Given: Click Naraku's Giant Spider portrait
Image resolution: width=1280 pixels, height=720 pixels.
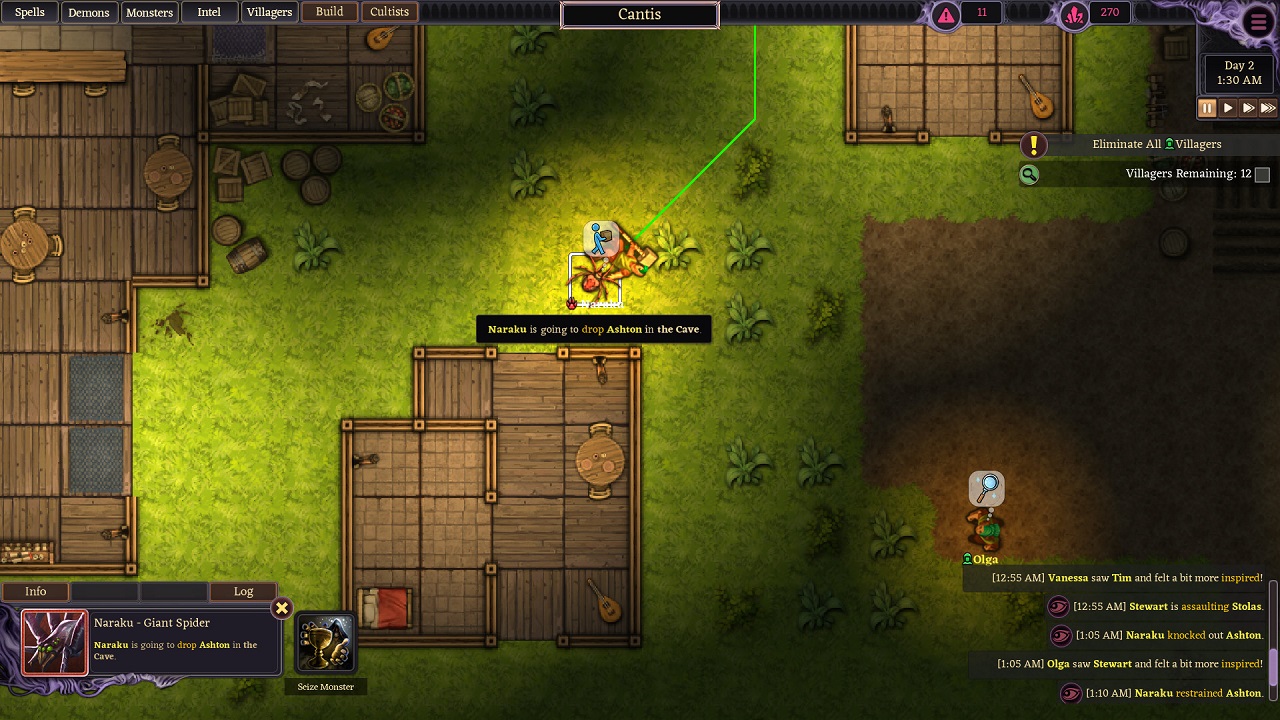Looking at the screenshot, I should pos(54,642).
